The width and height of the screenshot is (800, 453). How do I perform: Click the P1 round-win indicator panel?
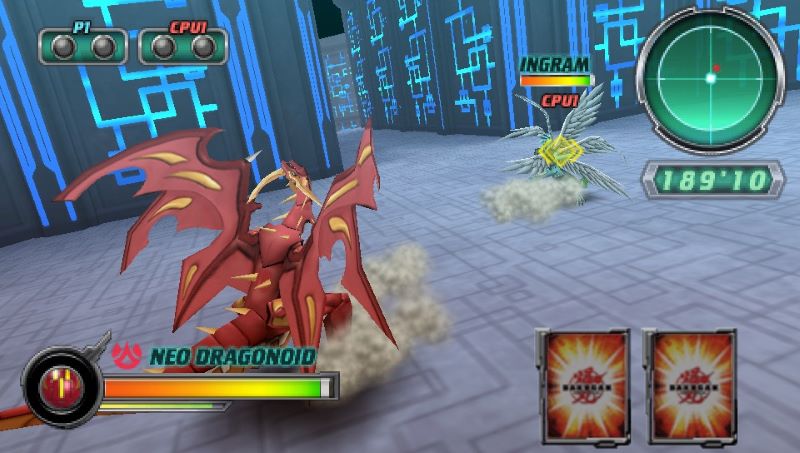tap(83, 46)
